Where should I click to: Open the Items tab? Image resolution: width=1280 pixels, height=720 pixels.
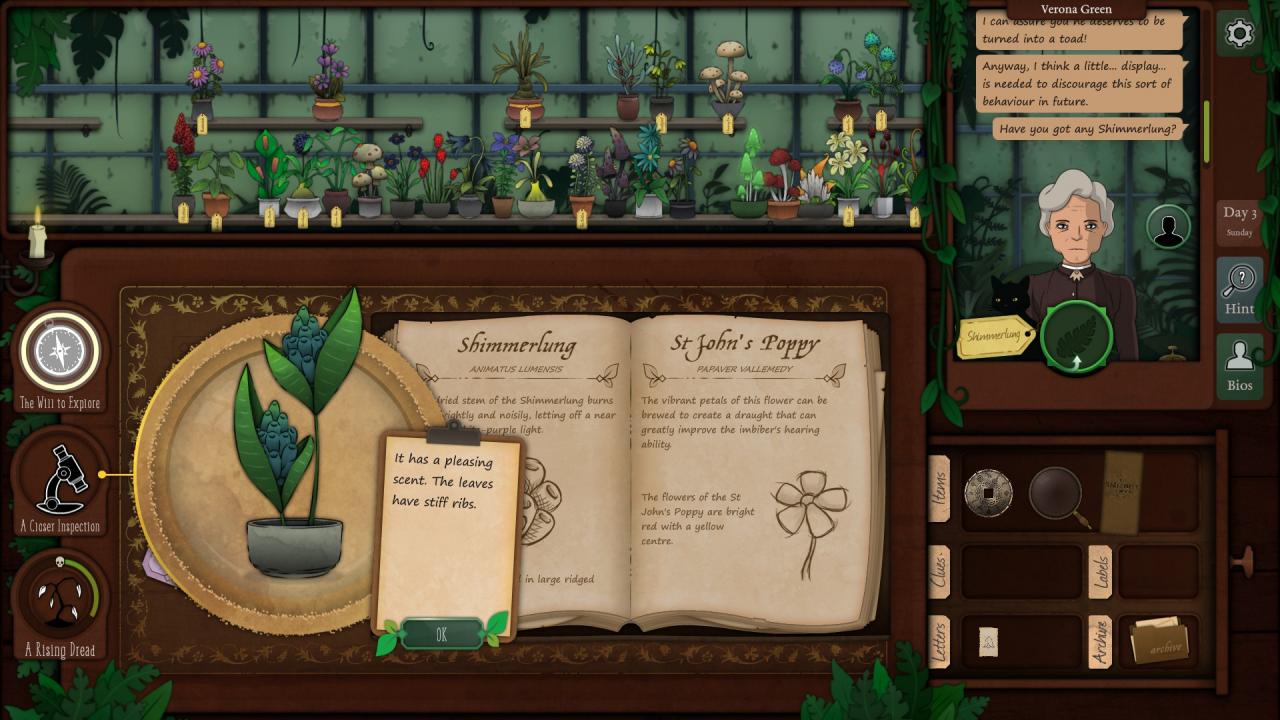pos(940,488)
